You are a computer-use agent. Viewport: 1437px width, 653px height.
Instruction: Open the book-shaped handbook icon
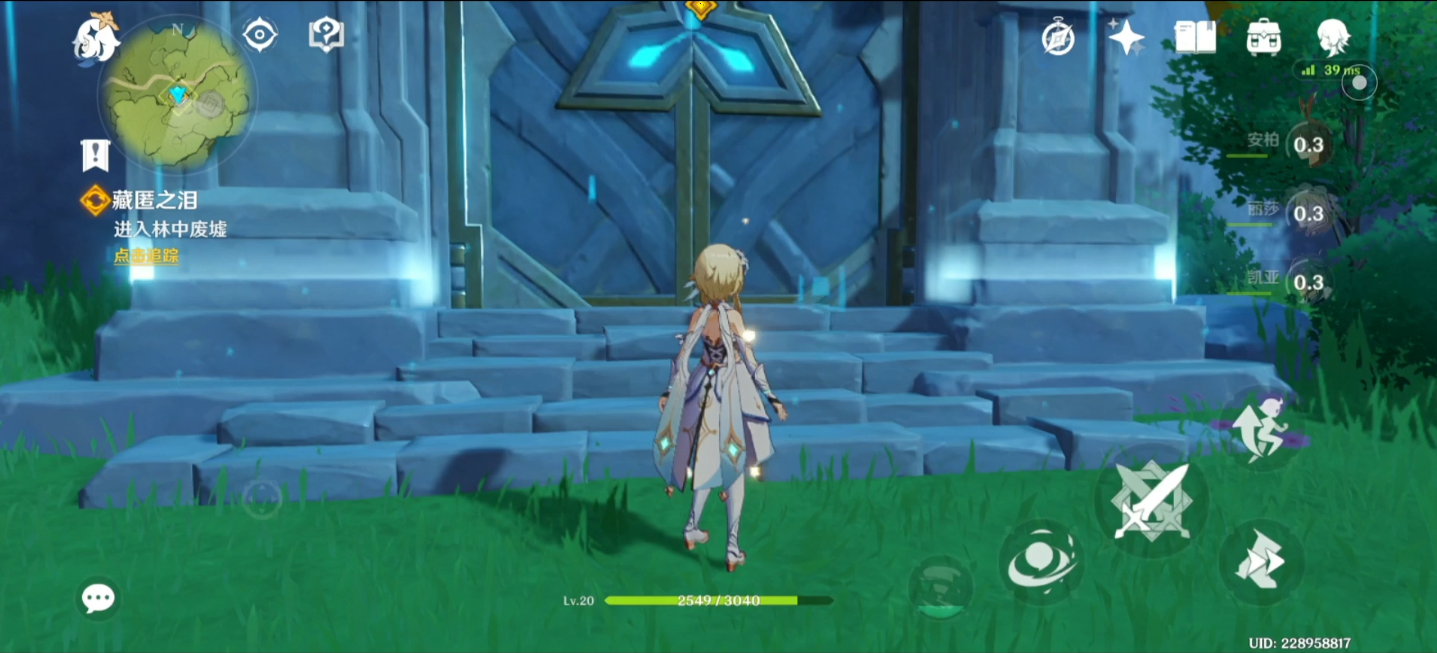click(x=1195, y=38)
